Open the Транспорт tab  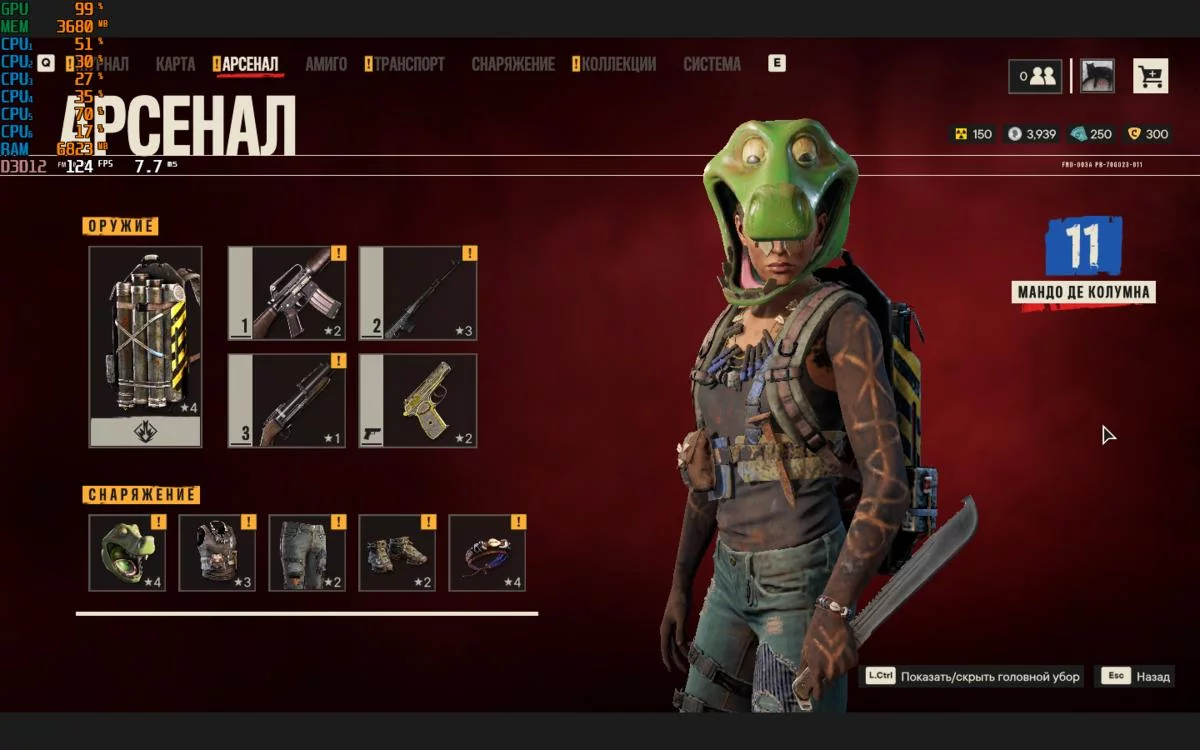coord(409,64)
